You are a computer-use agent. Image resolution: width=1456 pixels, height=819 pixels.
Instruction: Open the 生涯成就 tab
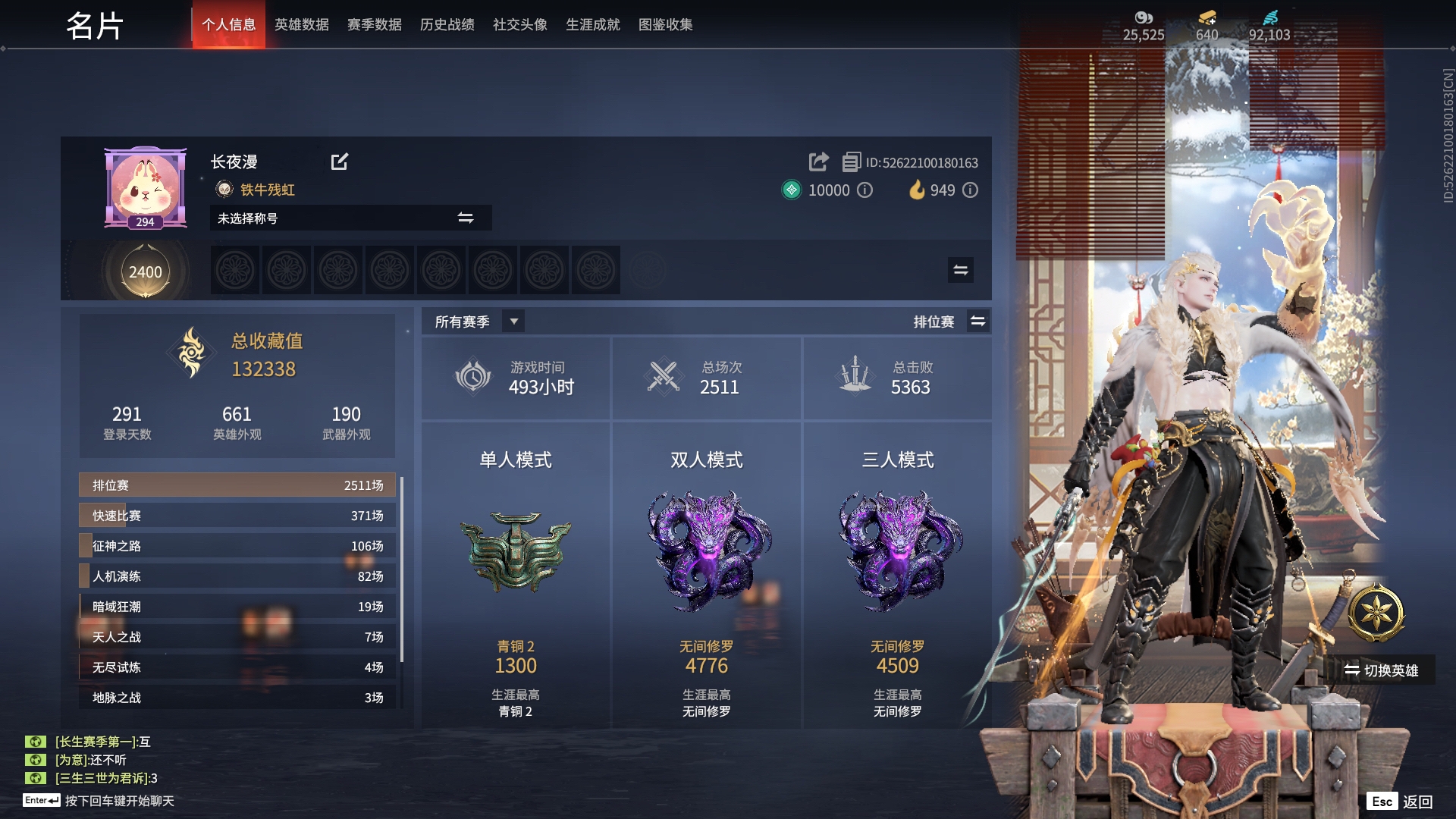coord(592,24)
